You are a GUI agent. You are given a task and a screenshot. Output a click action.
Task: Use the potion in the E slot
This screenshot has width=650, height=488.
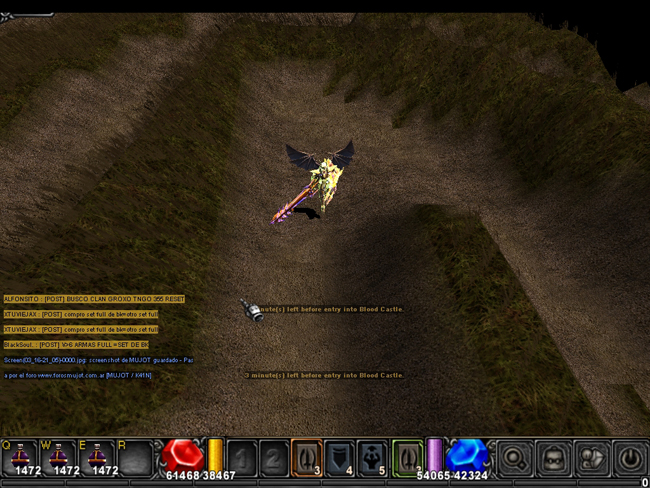(x=97, y=457)
